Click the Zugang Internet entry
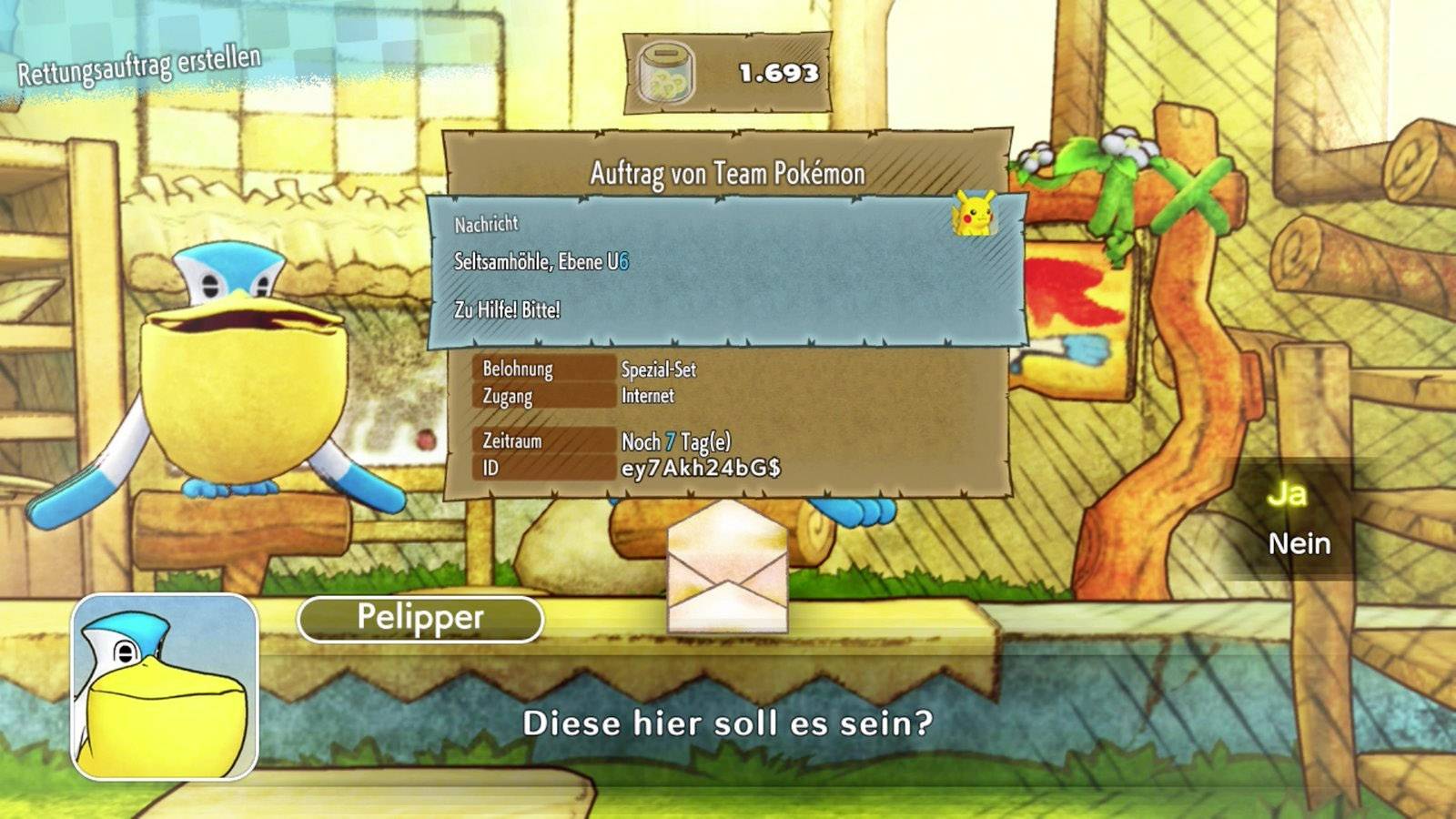 click(x=646, y=397)
